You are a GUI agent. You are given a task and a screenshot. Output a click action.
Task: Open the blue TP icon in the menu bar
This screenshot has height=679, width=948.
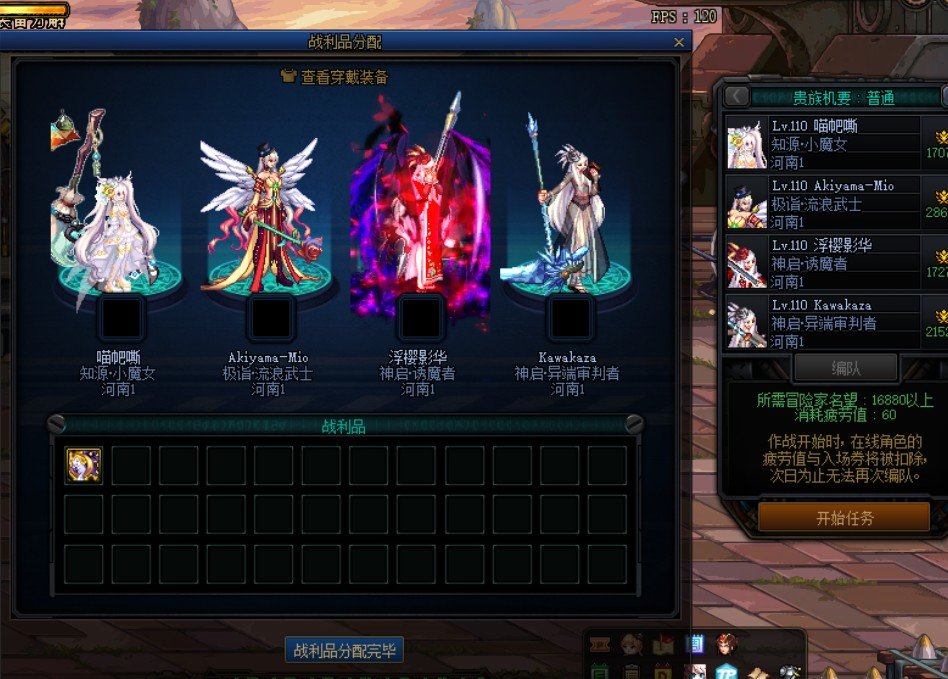tap(725, 672)
